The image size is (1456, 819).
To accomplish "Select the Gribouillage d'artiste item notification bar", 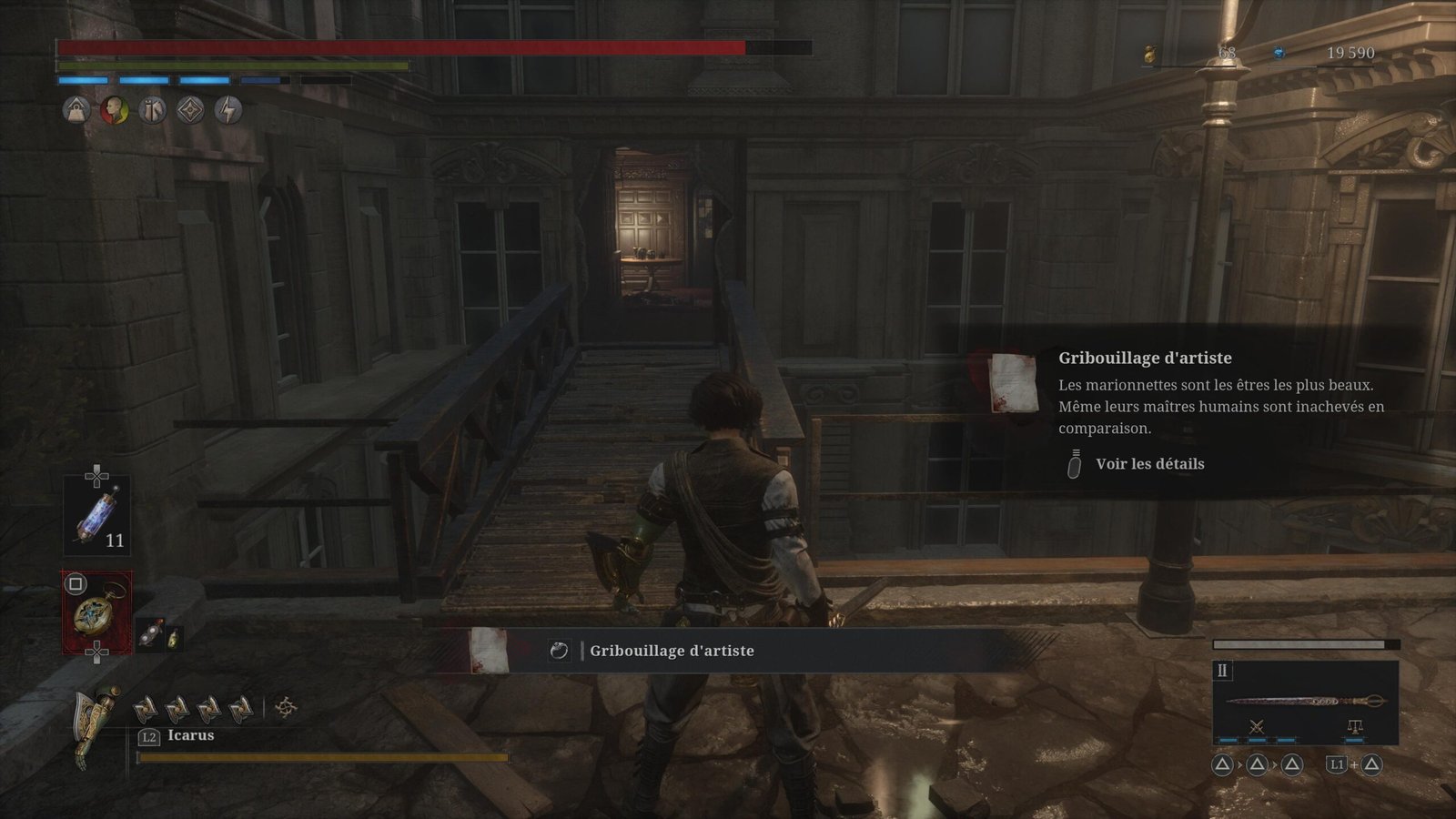I will [x=672, y=651].
